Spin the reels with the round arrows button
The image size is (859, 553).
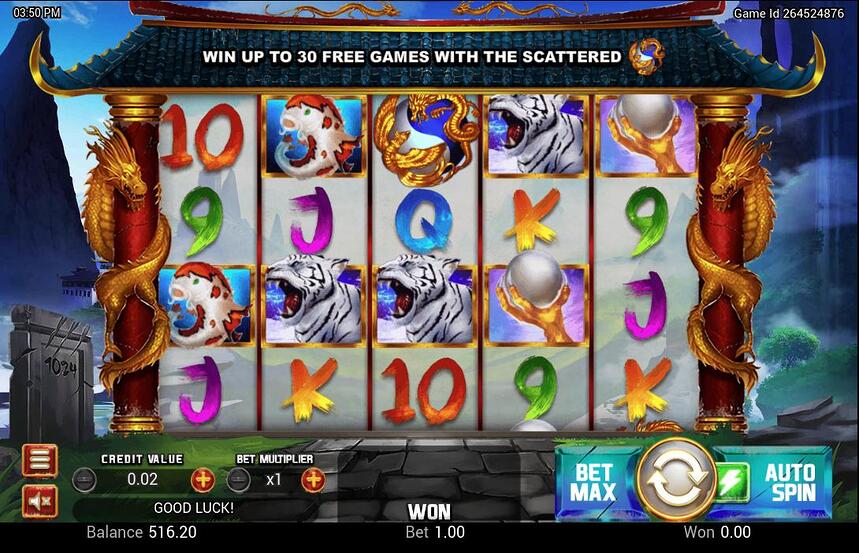point(675,480)
